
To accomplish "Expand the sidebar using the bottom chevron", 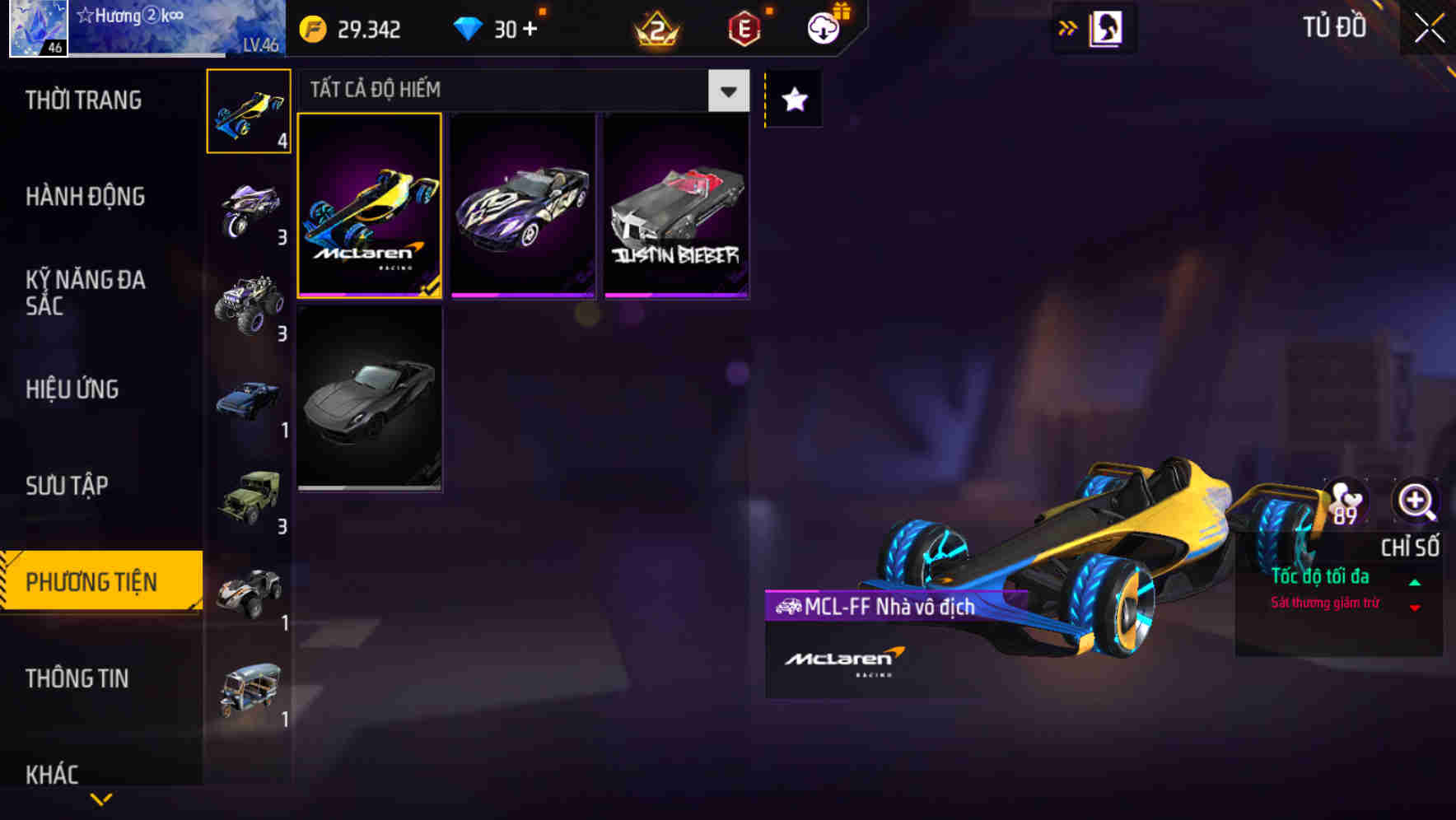I will point(100,799).
